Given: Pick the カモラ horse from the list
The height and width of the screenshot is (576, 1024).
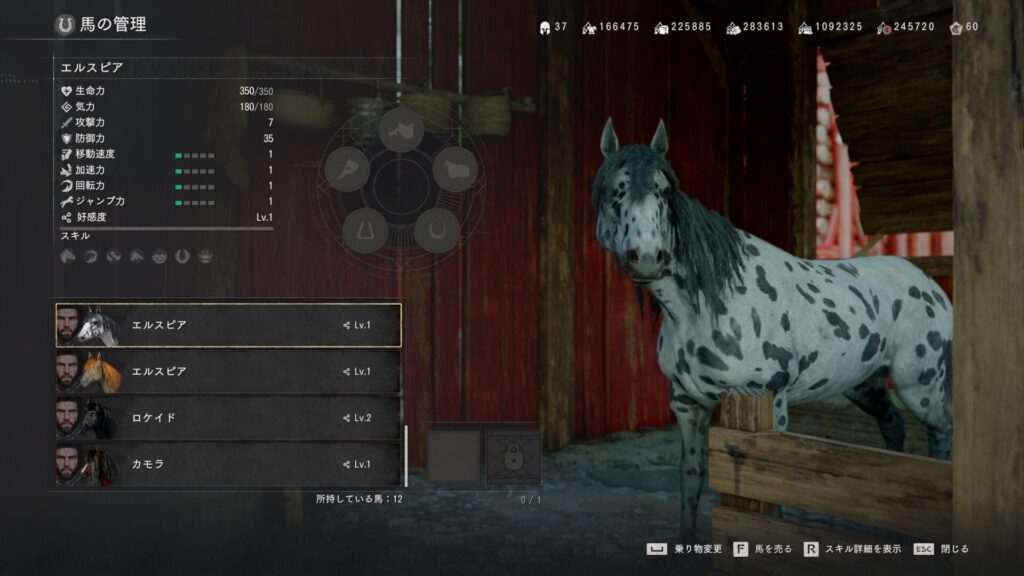Looking at the screenshot, I should 228,464.
